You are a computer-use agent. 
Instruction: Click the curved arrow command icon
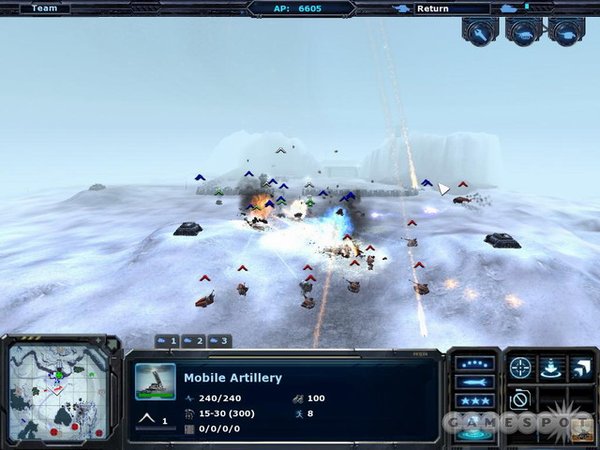coord(581,368)
